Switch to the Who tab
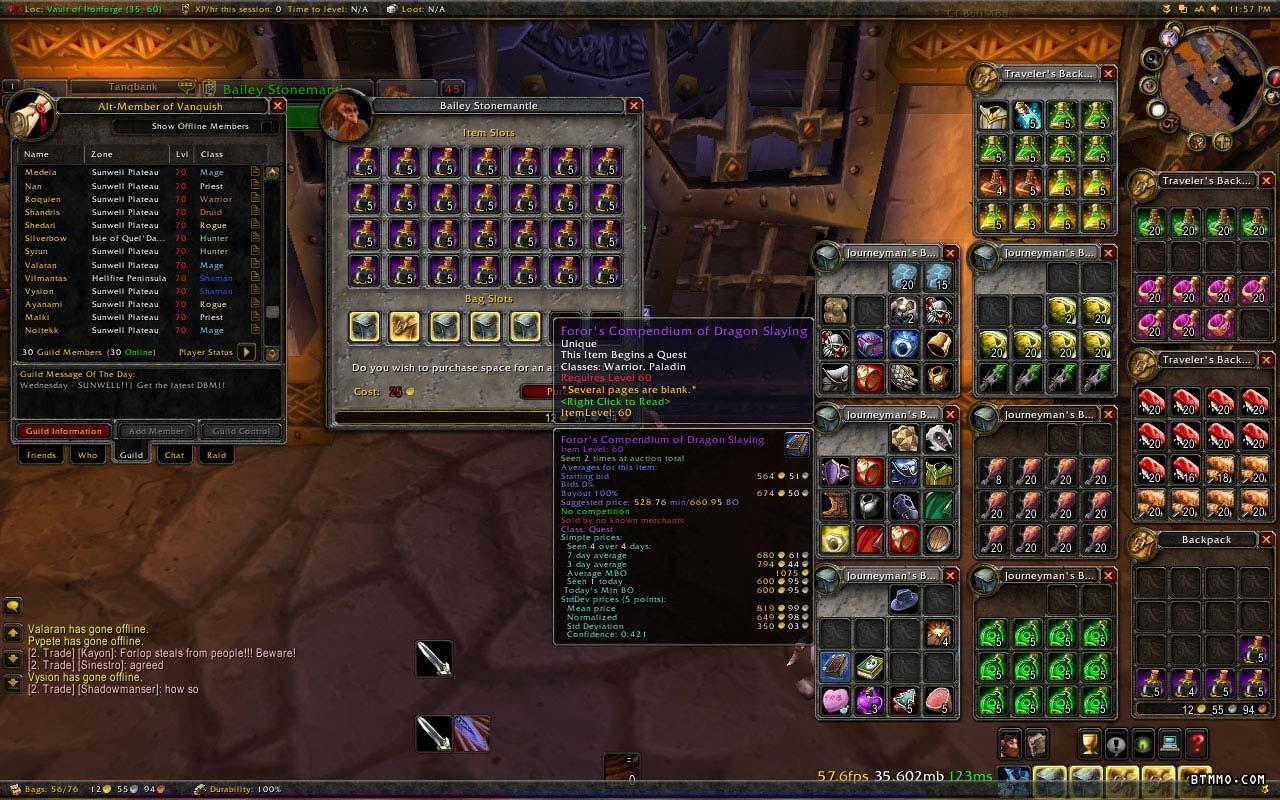 tap(88, 455)
